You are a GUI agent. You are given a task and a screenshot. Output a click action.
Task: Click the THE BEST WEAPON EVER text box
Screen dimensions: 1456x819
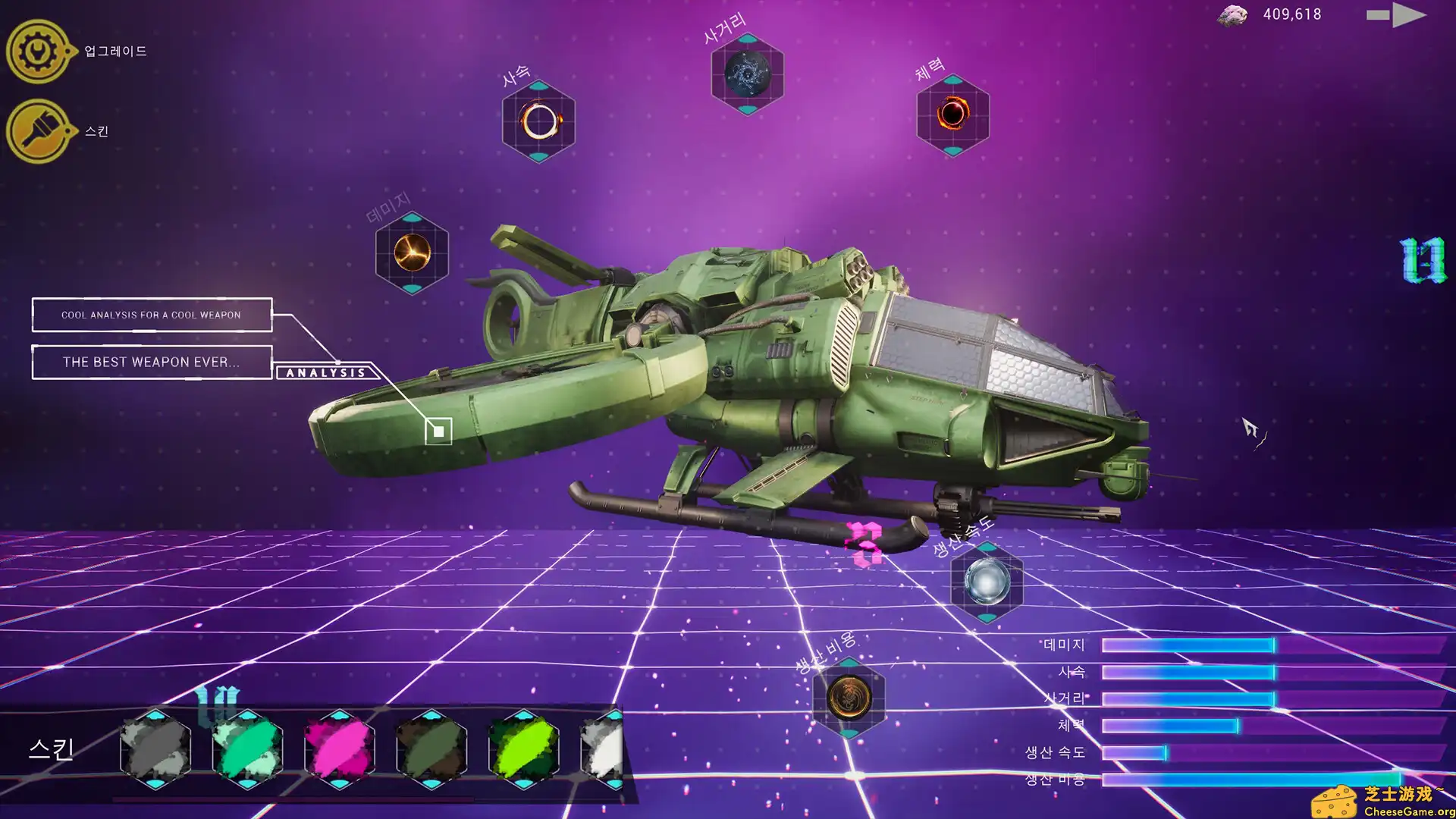151,362
